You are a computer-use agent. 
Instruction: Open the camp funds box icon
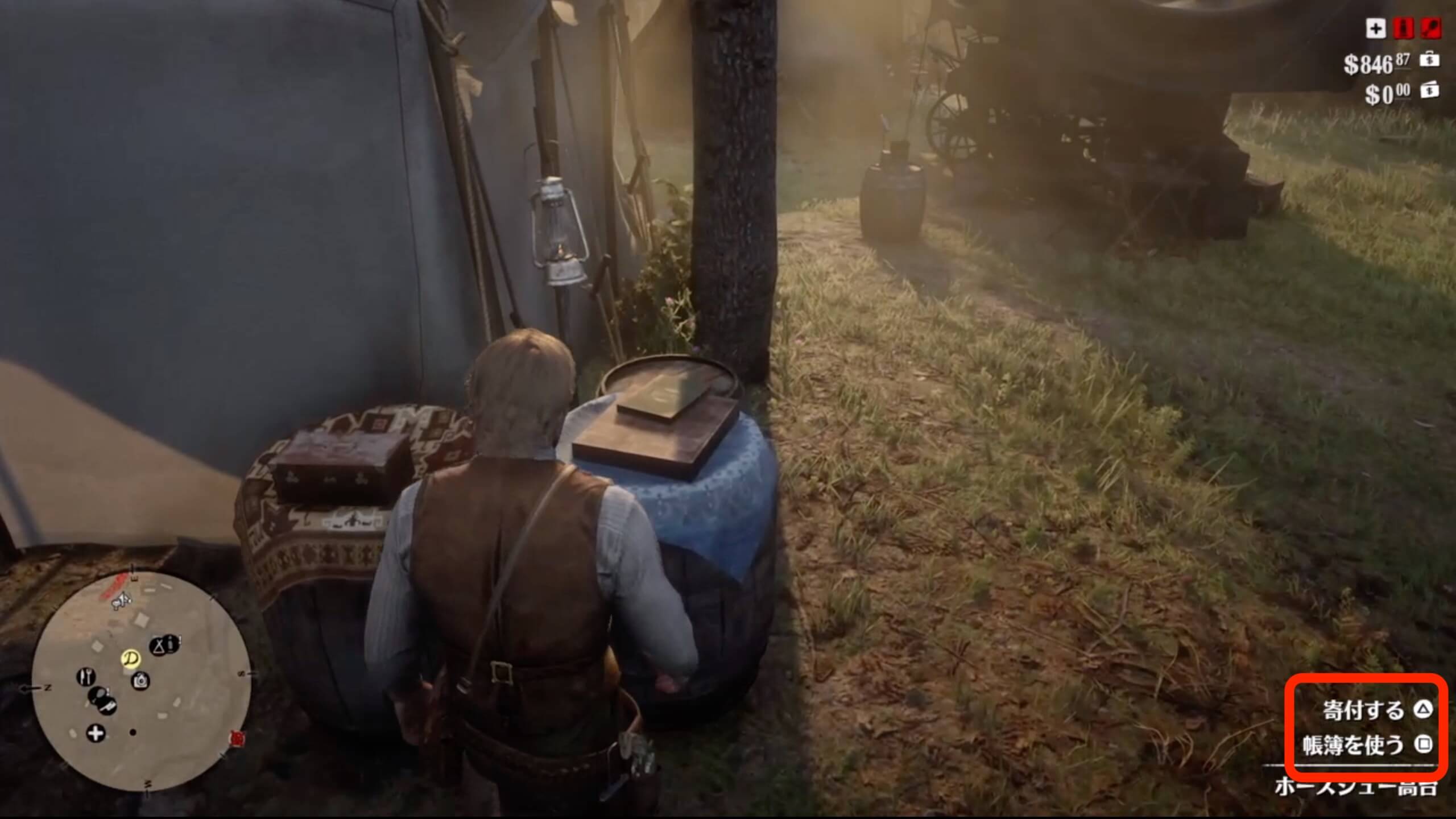coord(1430,60)
